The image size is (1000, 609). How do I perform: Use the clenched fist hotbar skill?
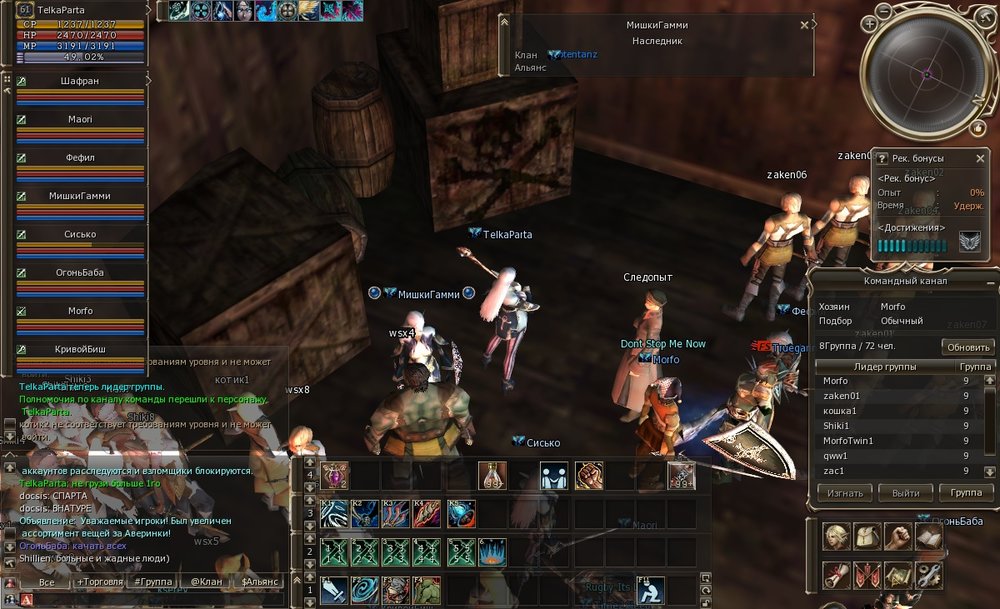tap(589, 474)
